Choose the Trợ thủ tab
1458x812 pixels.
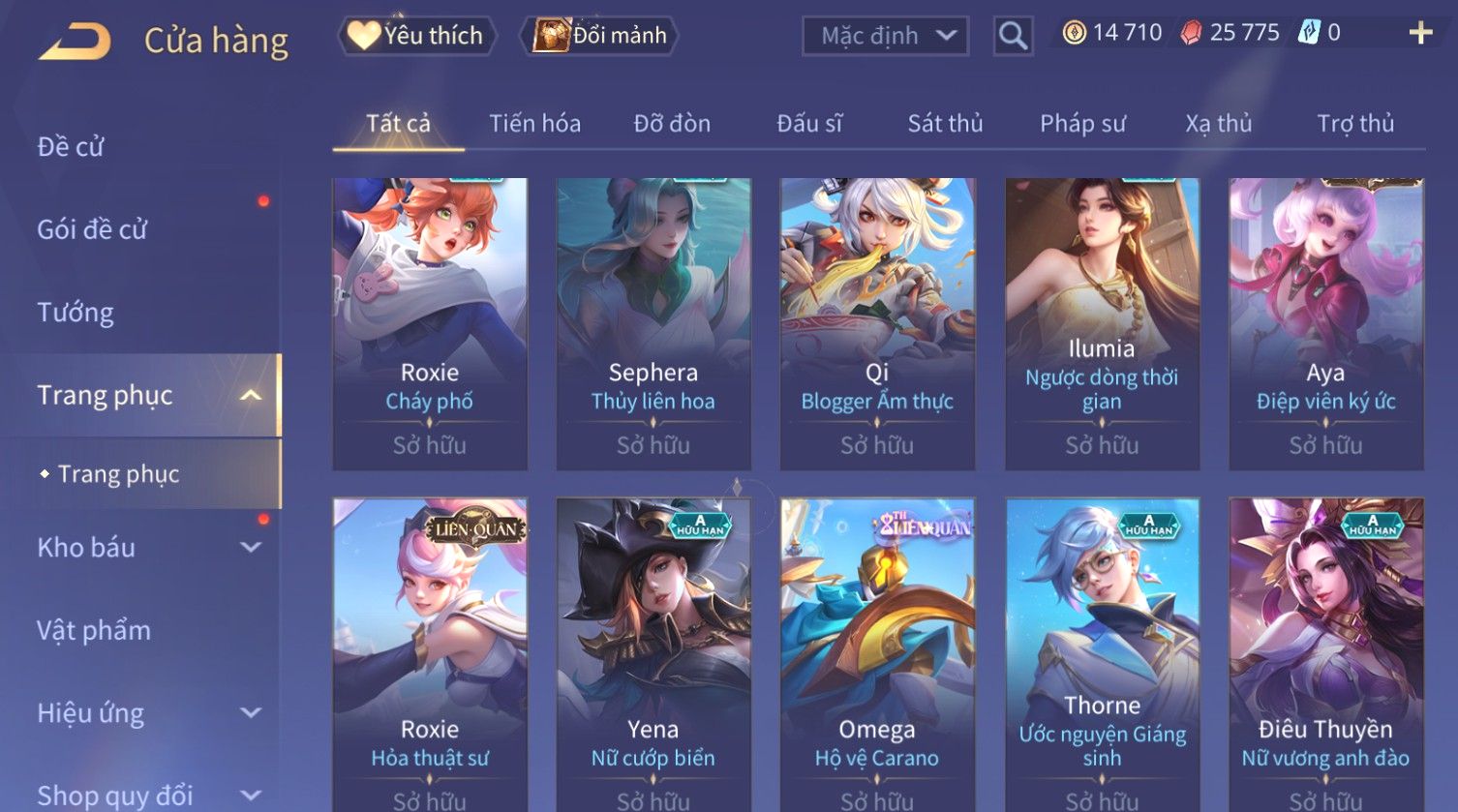coord(1354,124)
